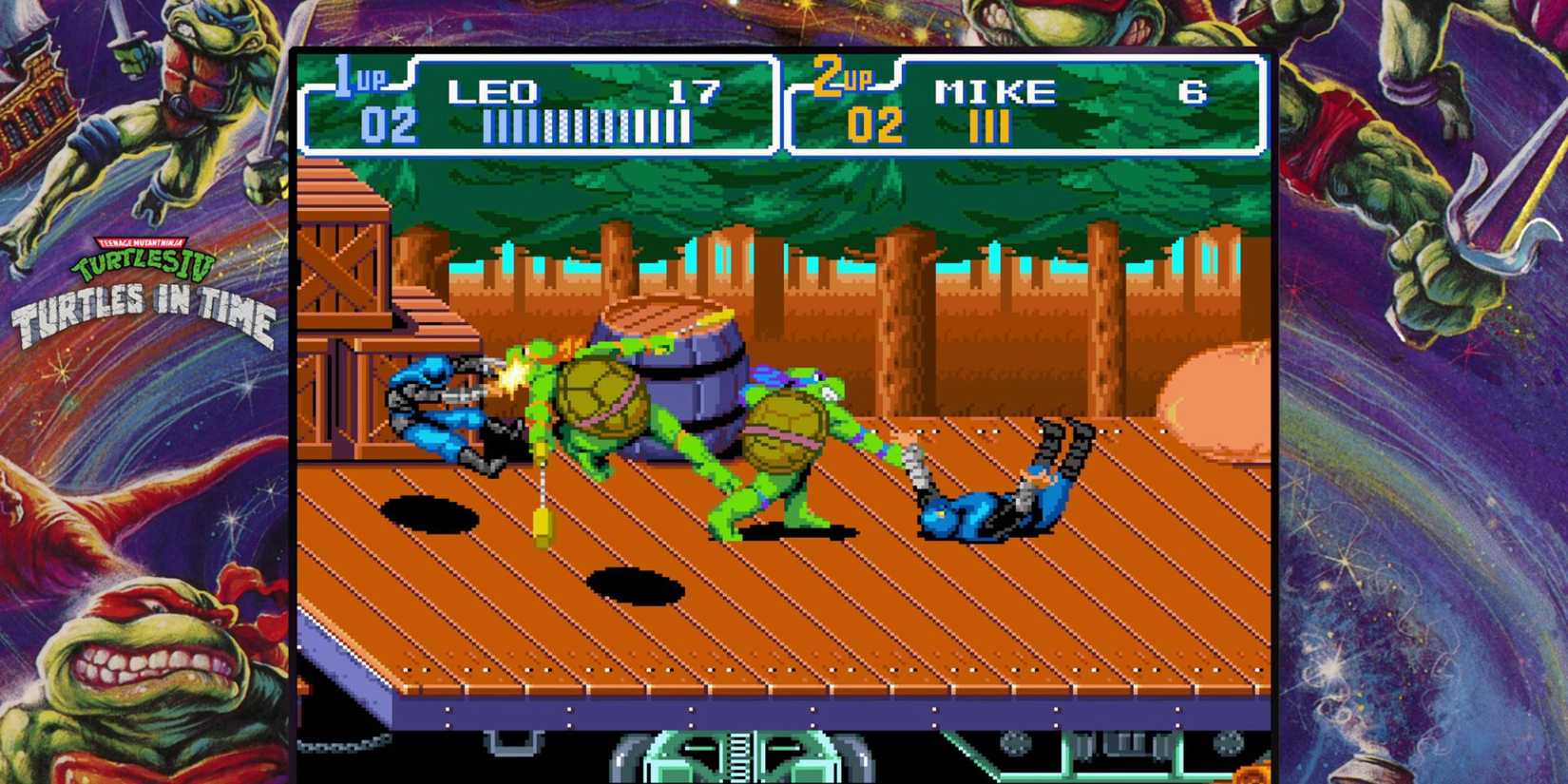
Task: Click the Turtles In Time logo artwork
Action: click(143, 304)
